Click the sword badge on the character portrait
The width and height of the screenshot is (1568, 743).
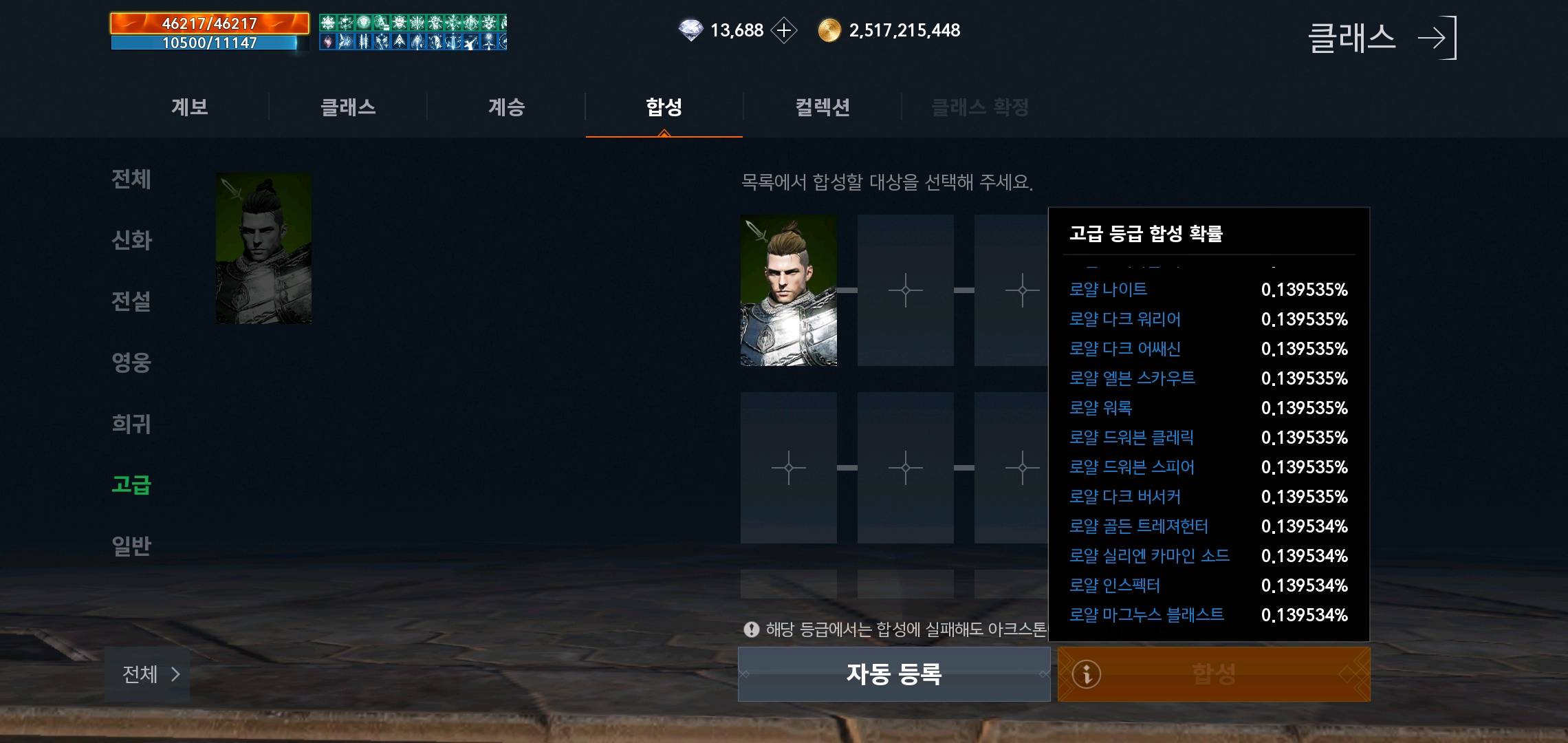click(756, 232)
